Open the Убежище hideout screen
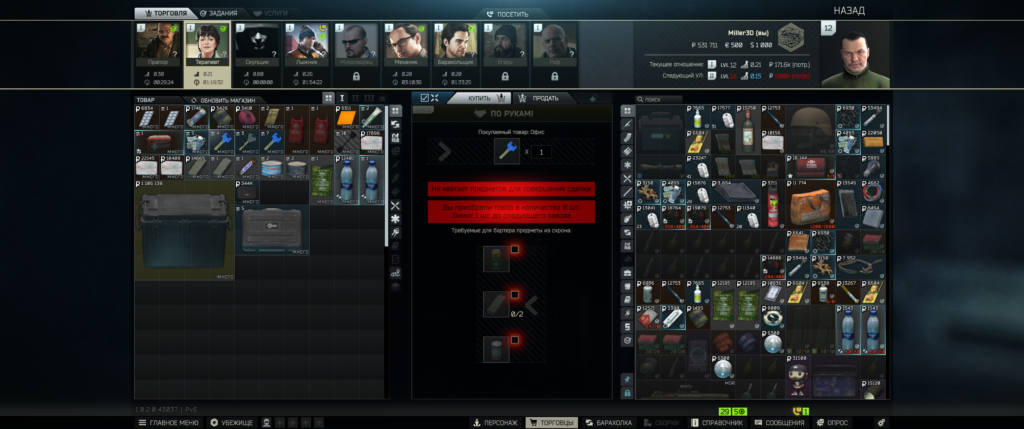The image size is (1024, 429). point(232,422)
